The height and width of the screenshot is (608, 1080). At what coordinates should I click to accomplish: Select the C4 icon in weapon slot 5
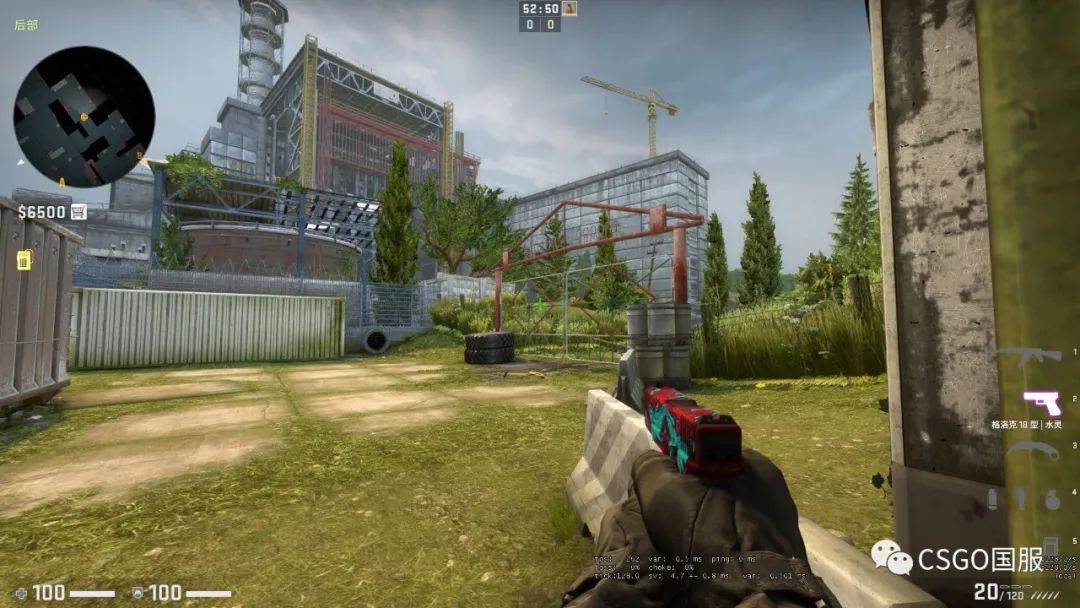coord(1050,547)
